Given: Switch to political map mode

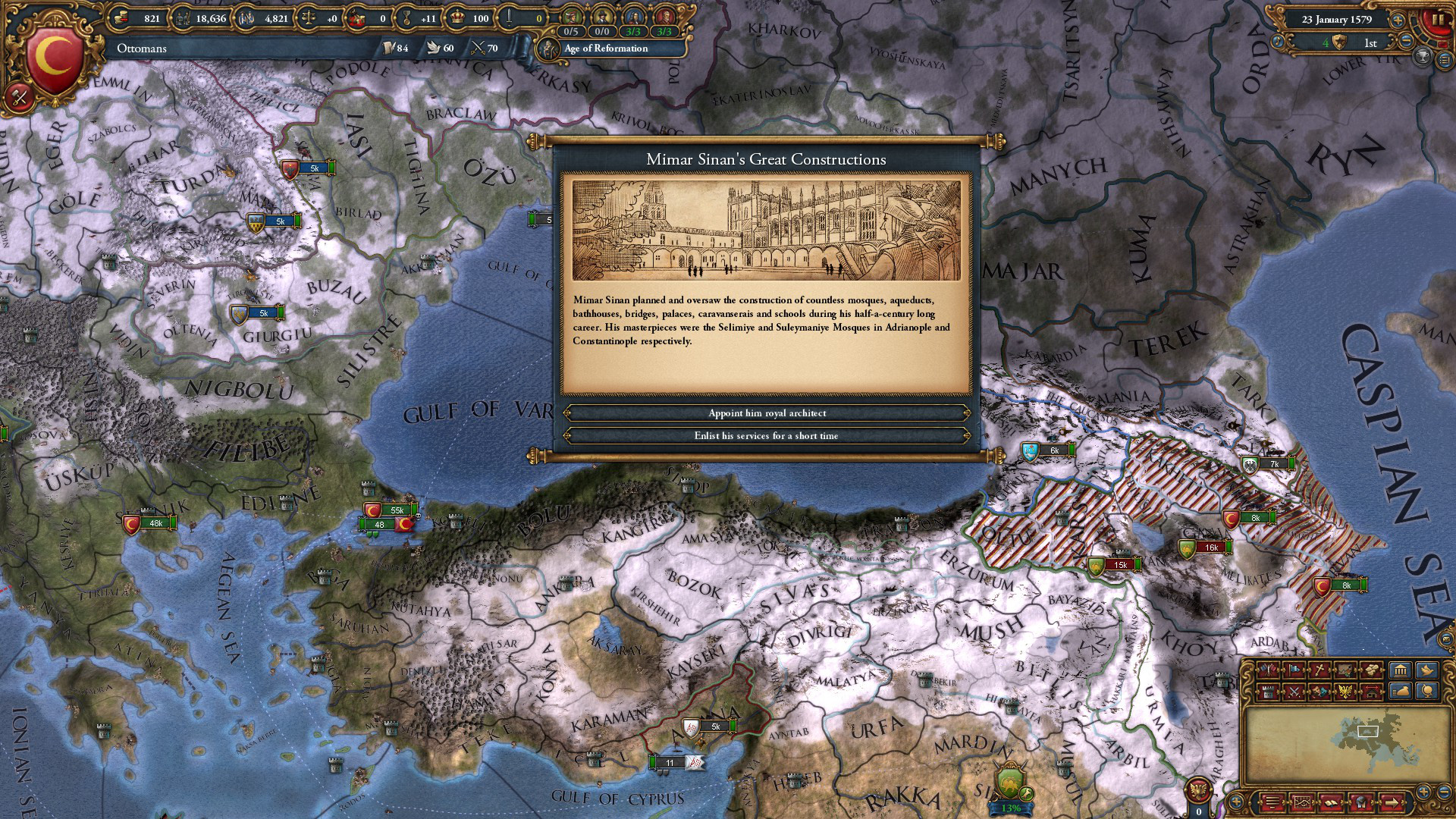Looking at the screenshot, I should (1268, 670).
